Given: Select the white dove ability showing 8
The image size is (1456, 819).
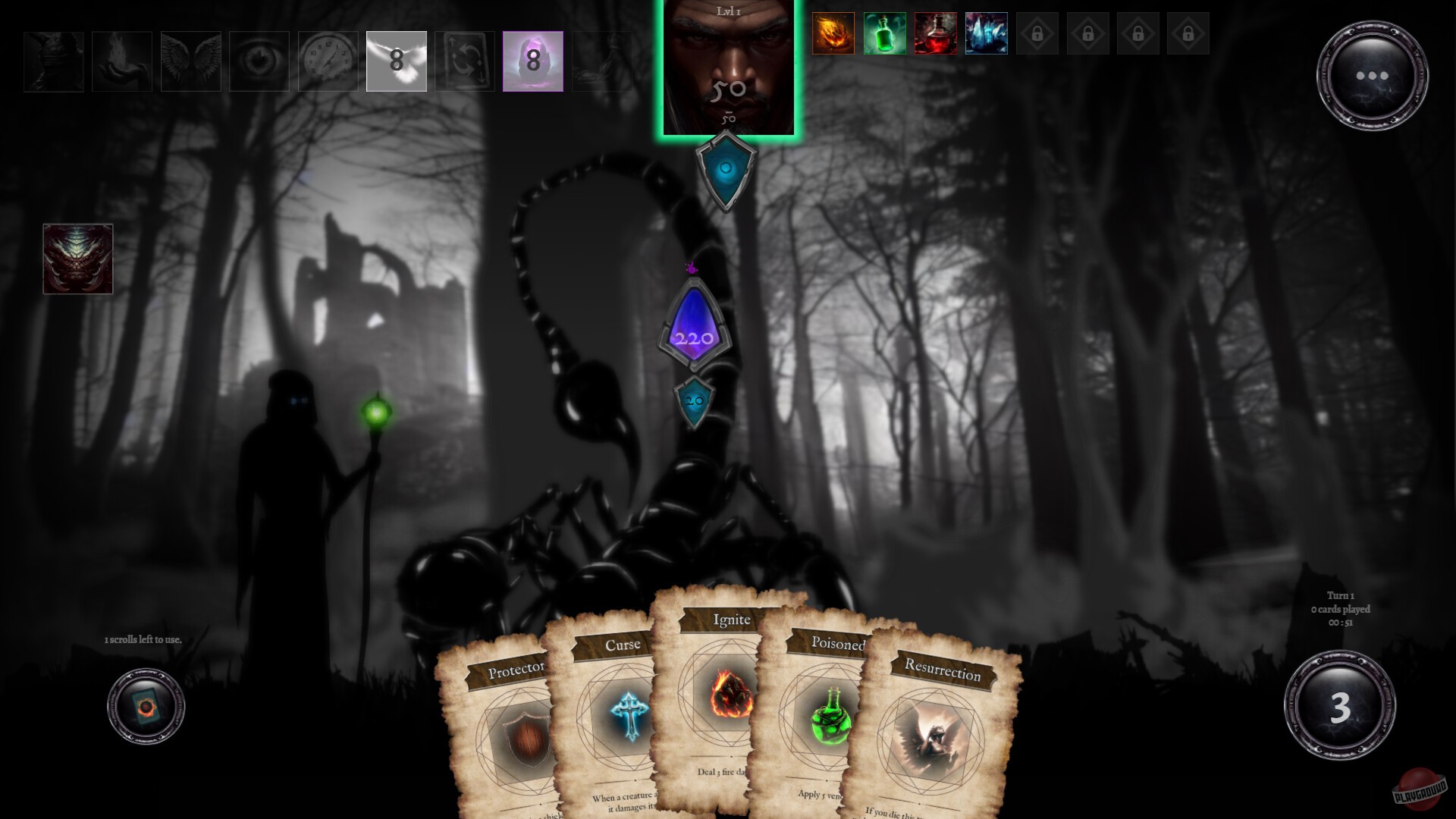Looking at the screenshot, I should click(x=396, y=61).
